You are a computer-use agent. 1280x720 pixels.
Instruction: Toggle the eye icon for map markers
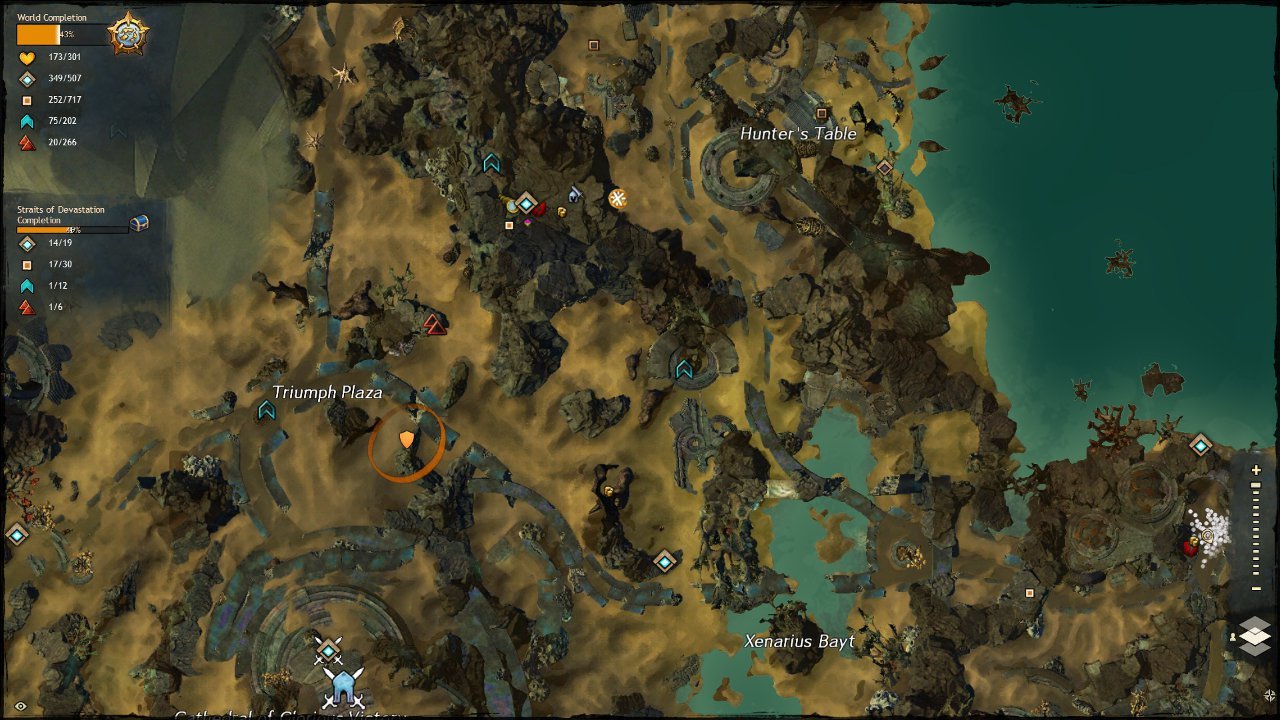pyautogui.click(x=20, y=706)
